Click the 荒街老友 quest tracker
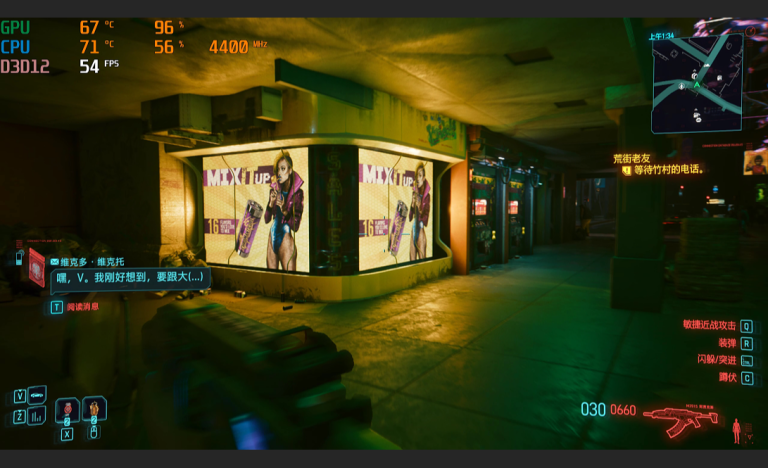768x468 pixels. point(632,158)
